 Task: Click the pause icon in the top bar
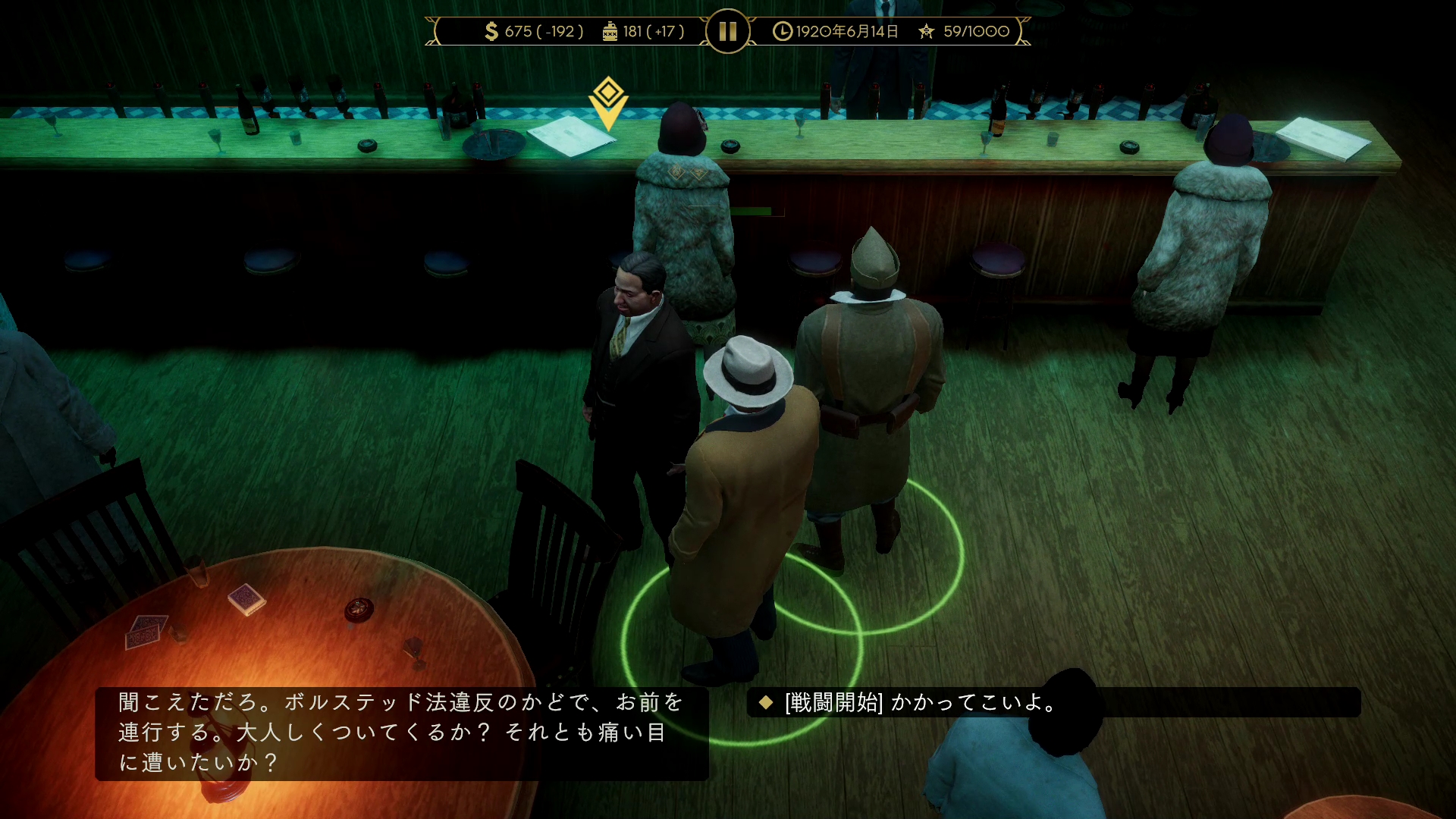(x=727, y=32)
